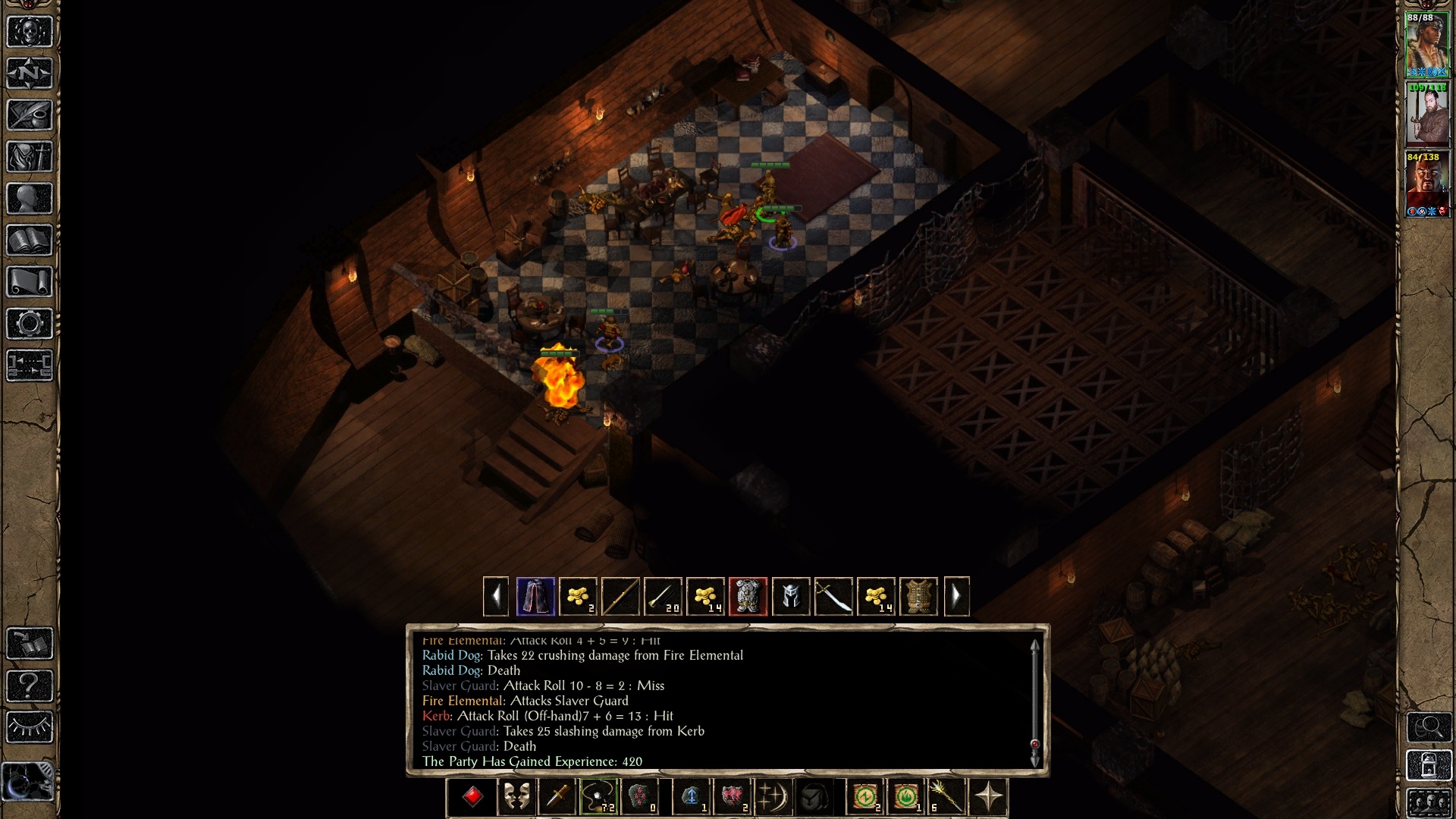Take the studded leather armor loot item
Screen dimensions: 1456x819
pos(918,597)
